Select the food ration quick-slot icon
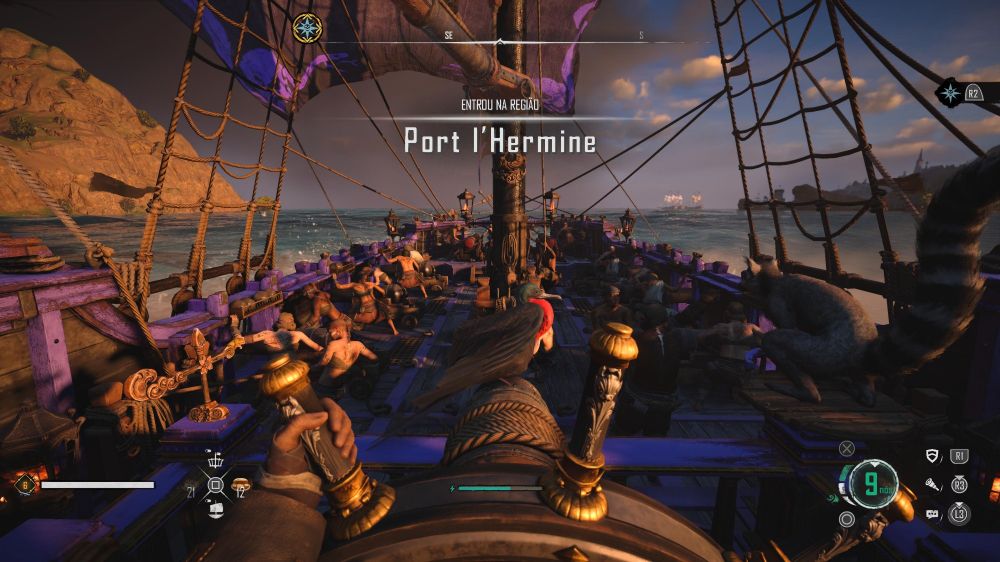Viewport: 1000px width, 562px height. (x=240, y=486)
